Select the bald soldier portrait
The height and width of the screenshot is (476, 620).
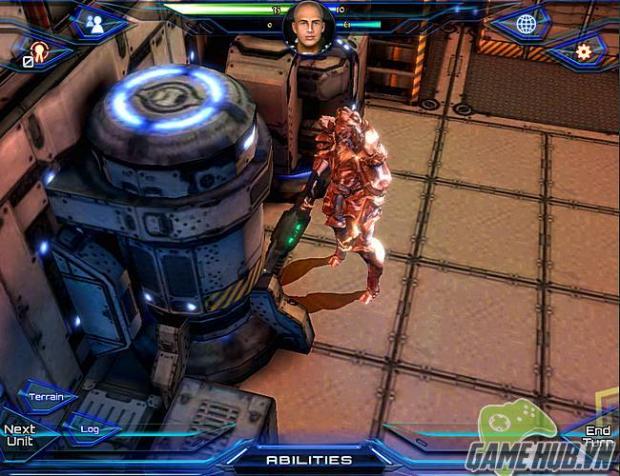pyautogui.click(x=309, y=25)
